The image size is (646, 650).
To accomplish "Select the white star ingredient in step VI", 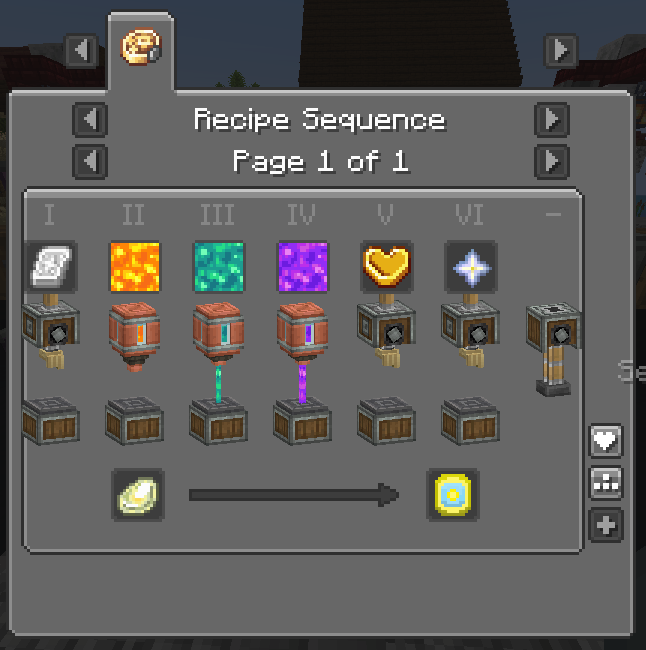I will click(470, 266).
